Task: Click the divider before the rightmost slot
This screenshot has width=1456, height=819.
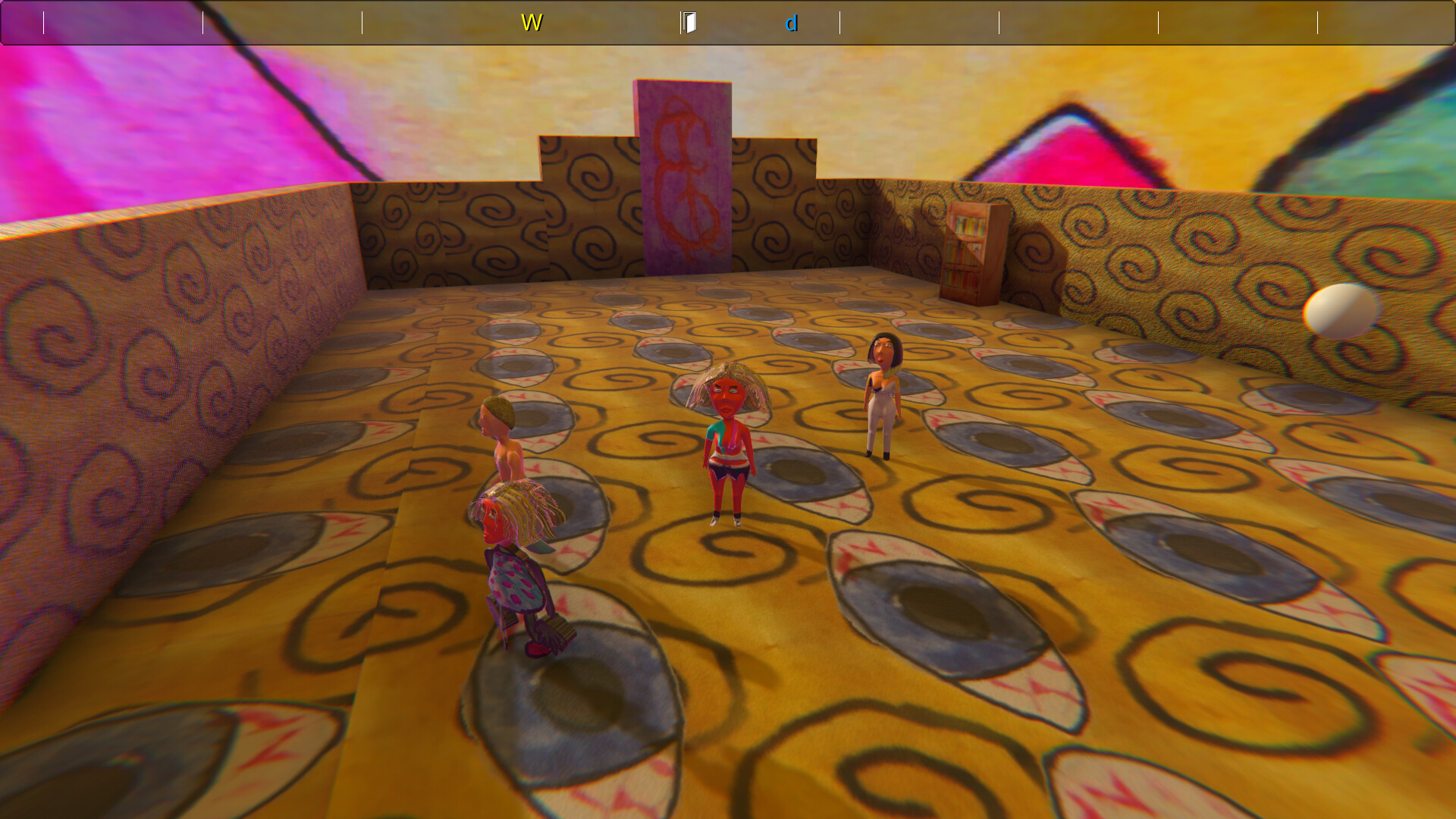Action: pos(1317,22)
